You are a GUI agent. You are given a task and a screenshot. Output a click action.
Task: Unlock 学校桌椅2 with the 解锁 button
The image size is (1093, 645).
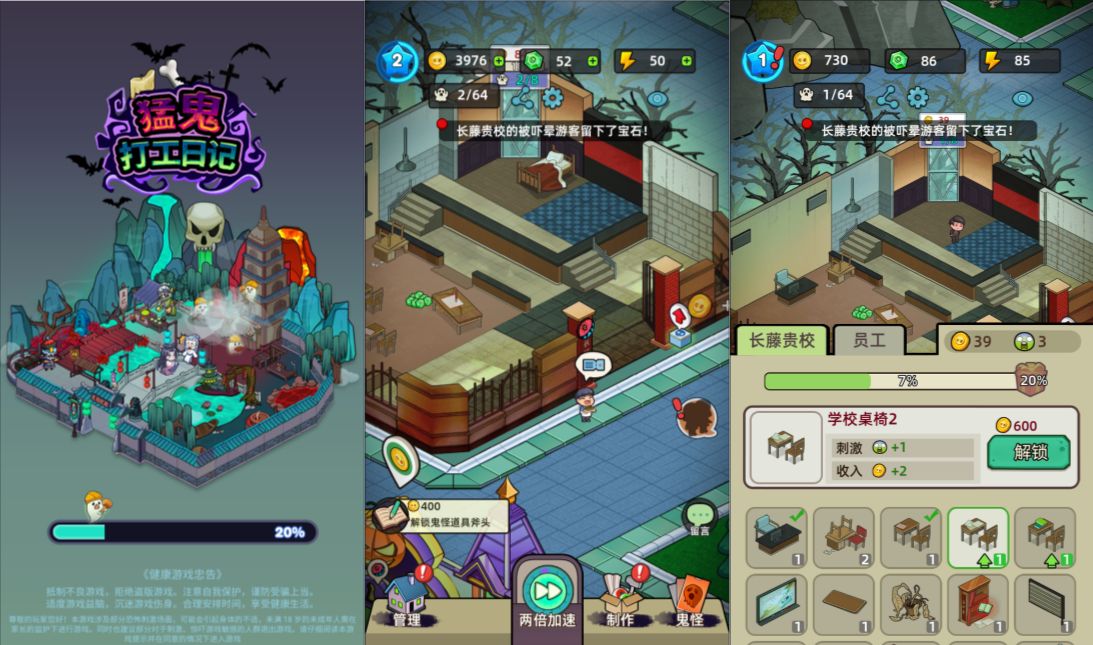coord(1028,452)
